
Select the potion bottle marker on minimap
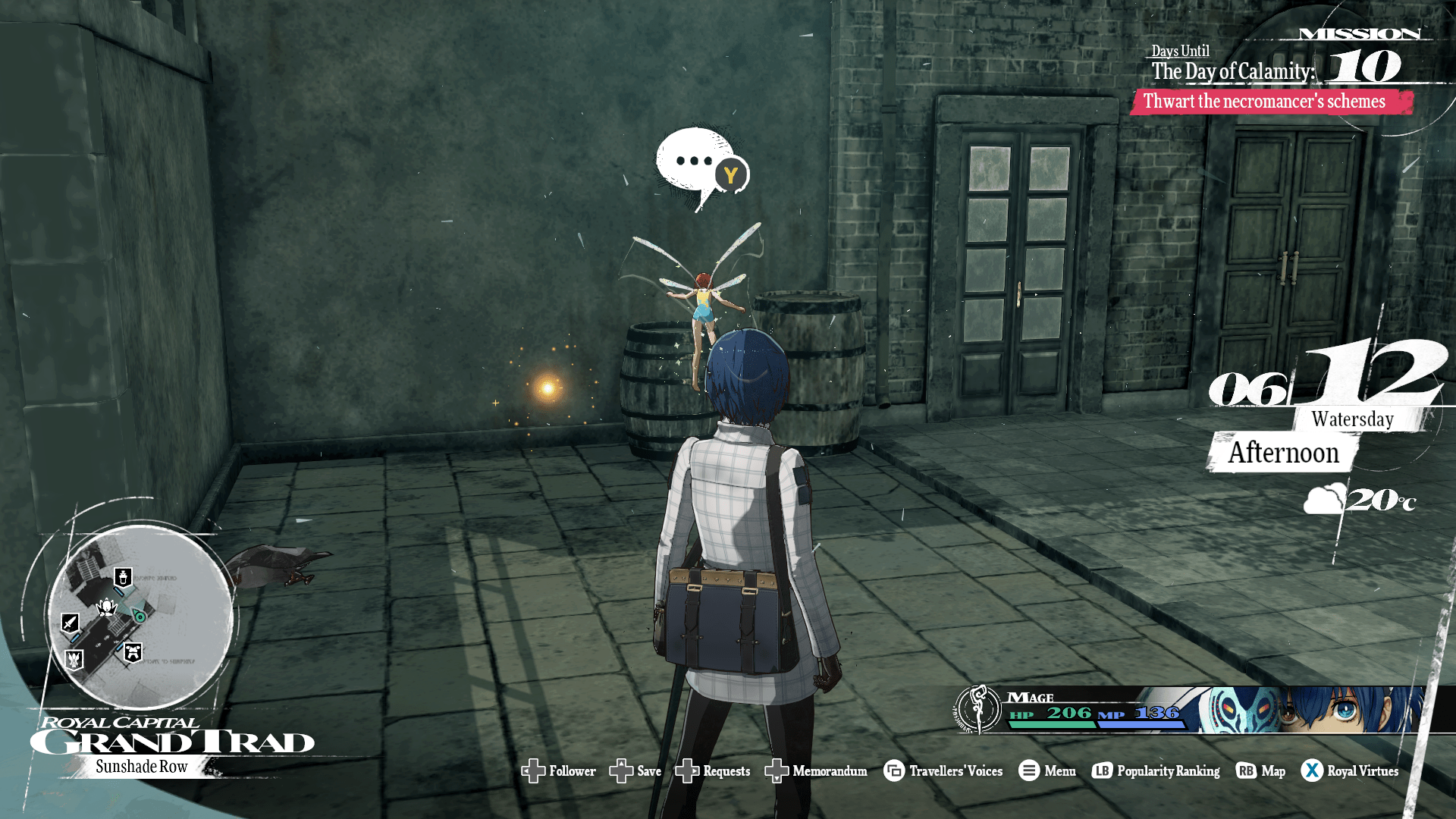(x=123, y=578)
